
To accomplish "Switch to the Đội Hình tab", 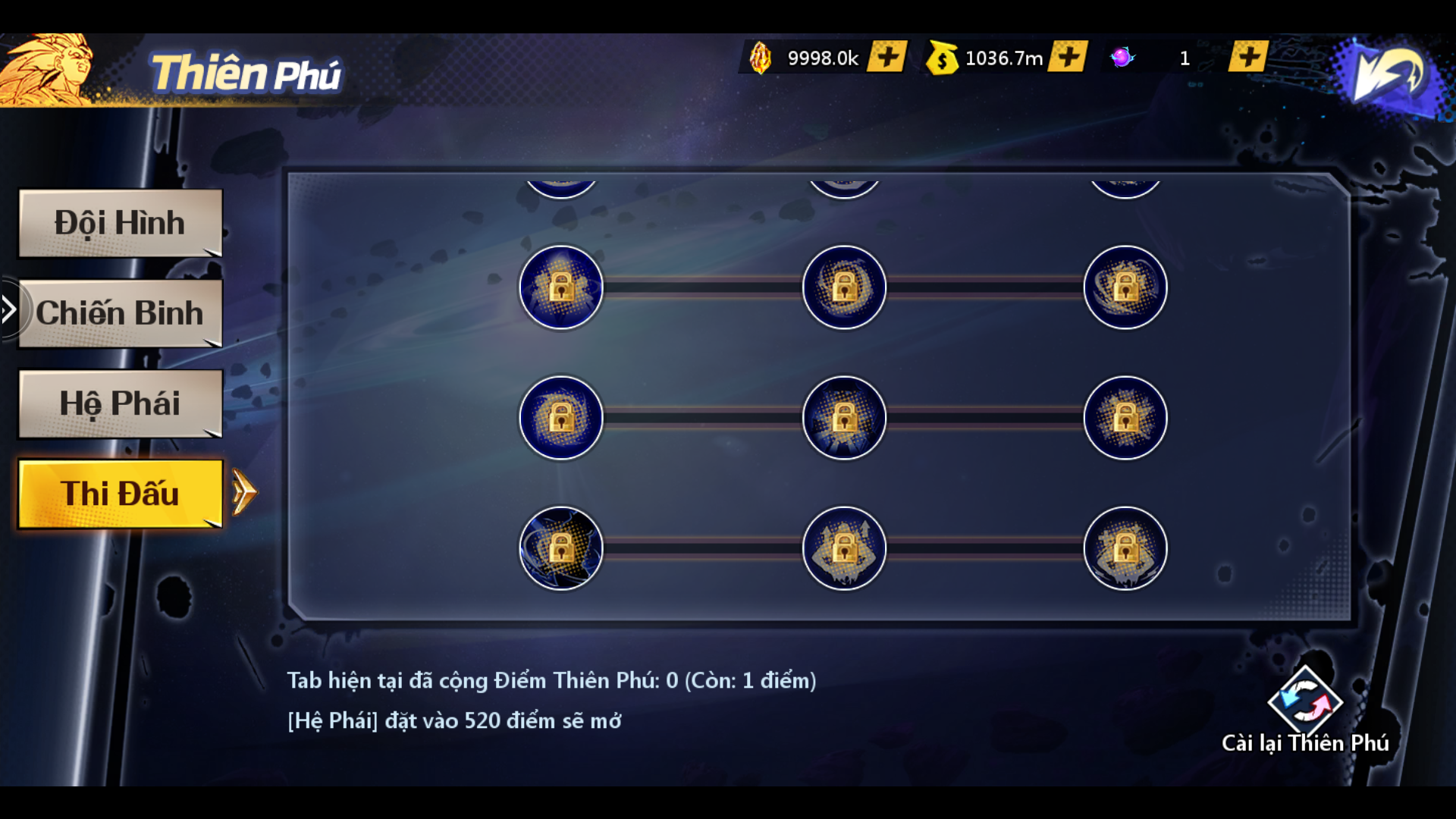I will [120, 223].
